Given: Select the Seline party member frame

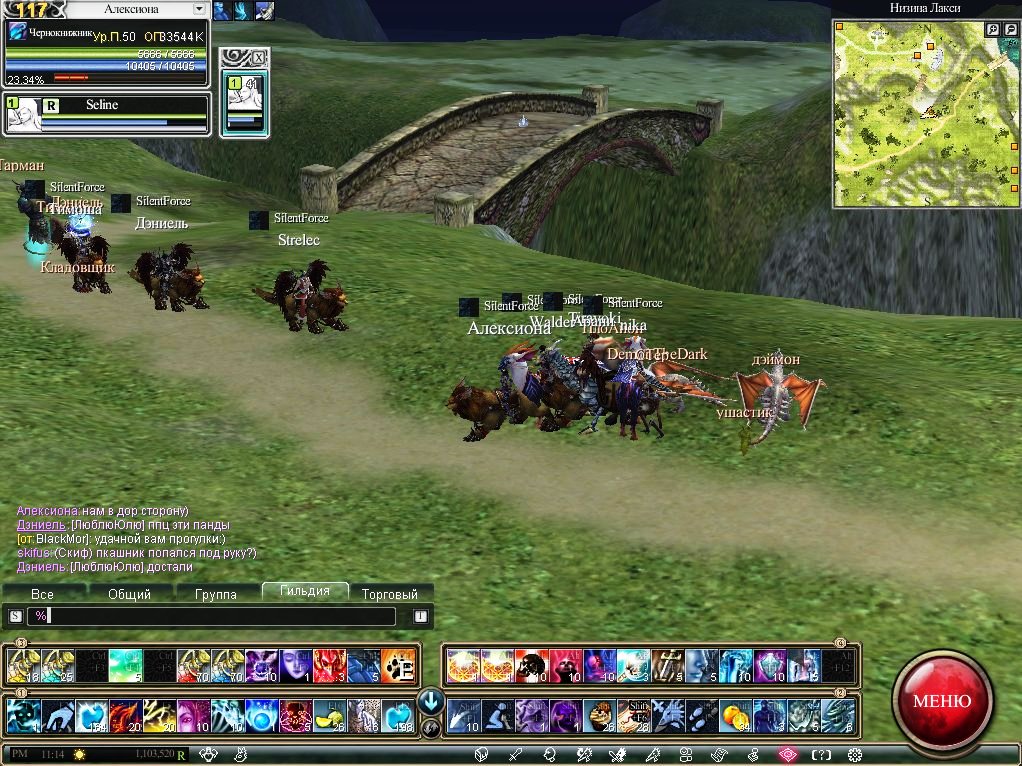Looking at the screenshot, I should [x=105, y=114].
